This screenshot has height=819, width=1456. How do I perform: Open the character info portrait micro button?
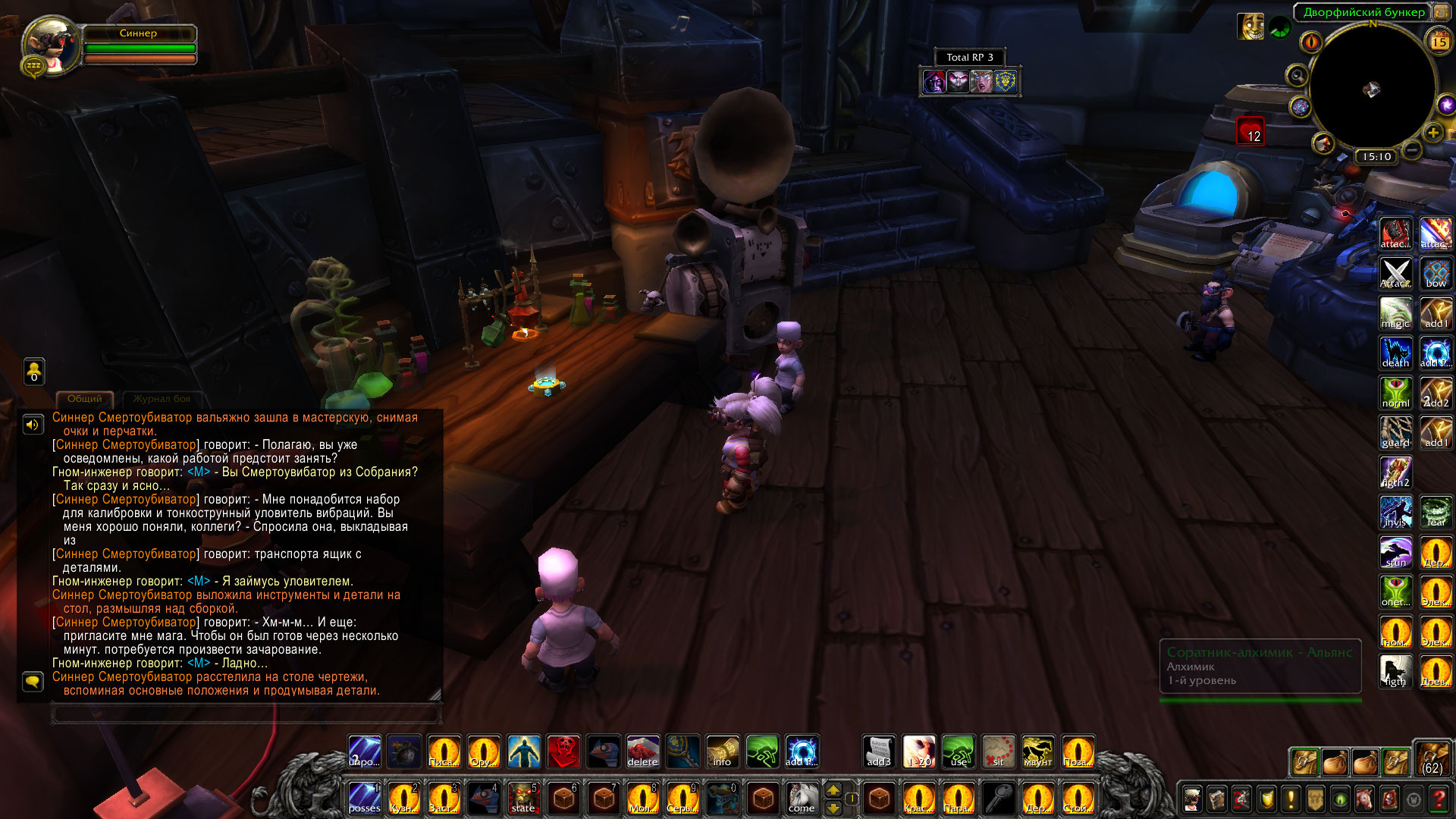[1192, 799]
